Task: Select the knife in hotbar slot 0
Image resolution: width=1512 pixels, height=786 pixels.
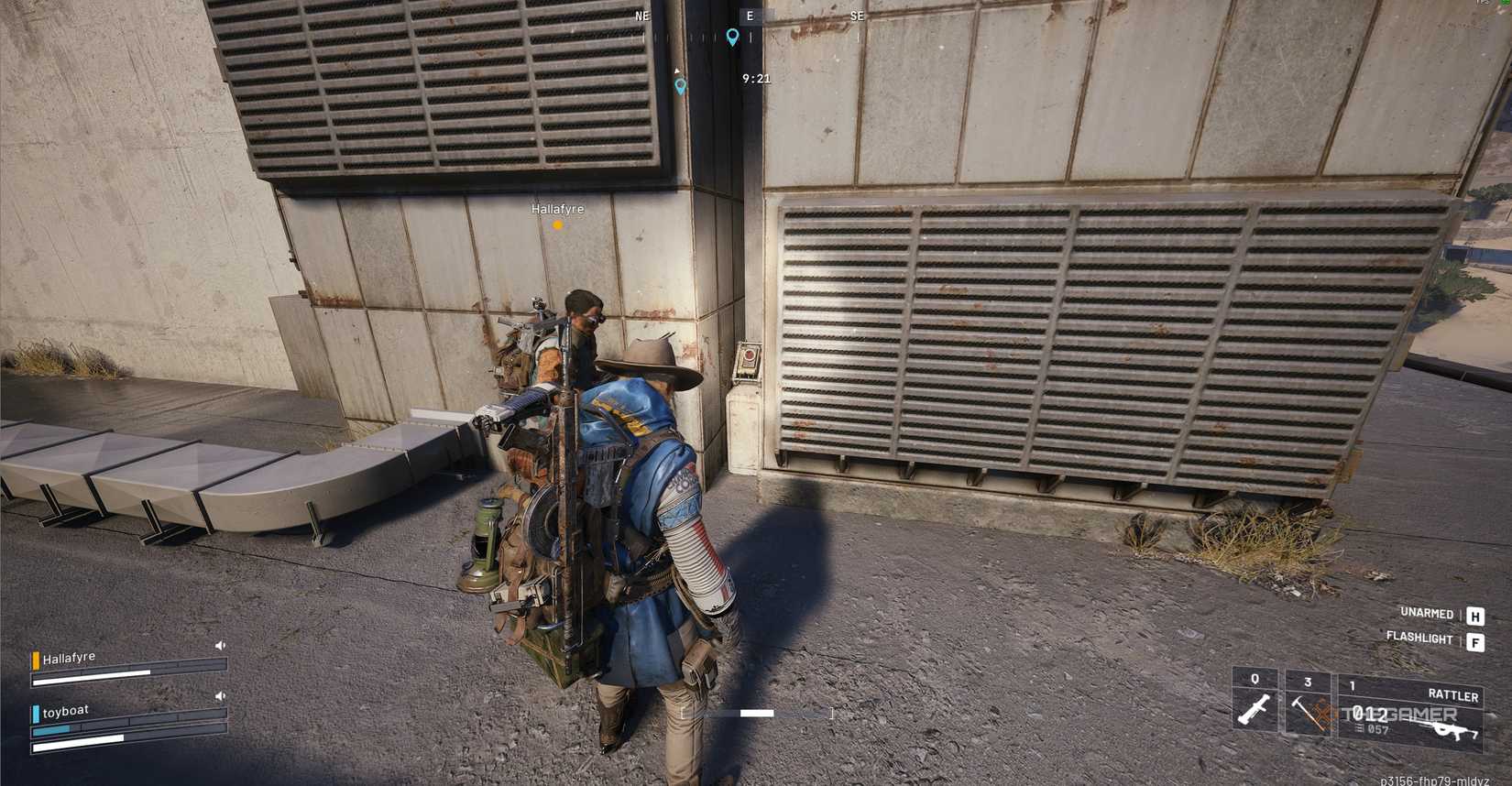Action: pos(1254,708)
